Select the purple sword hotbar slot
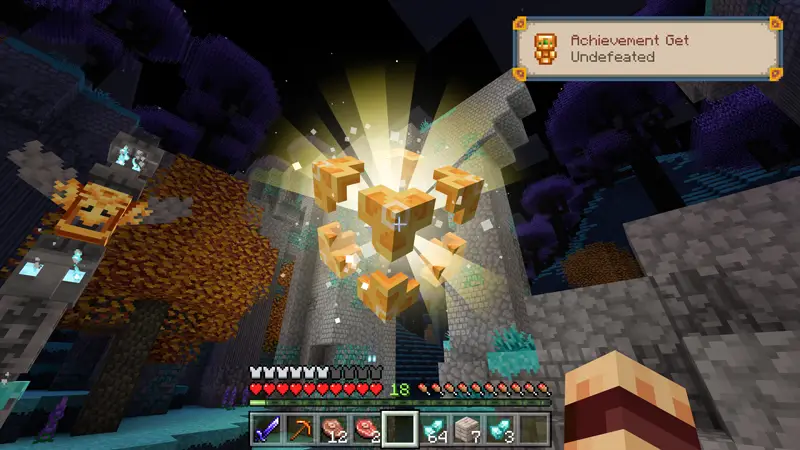The width and height of the screenshot is (800, 450). click(x=266, y=428)
